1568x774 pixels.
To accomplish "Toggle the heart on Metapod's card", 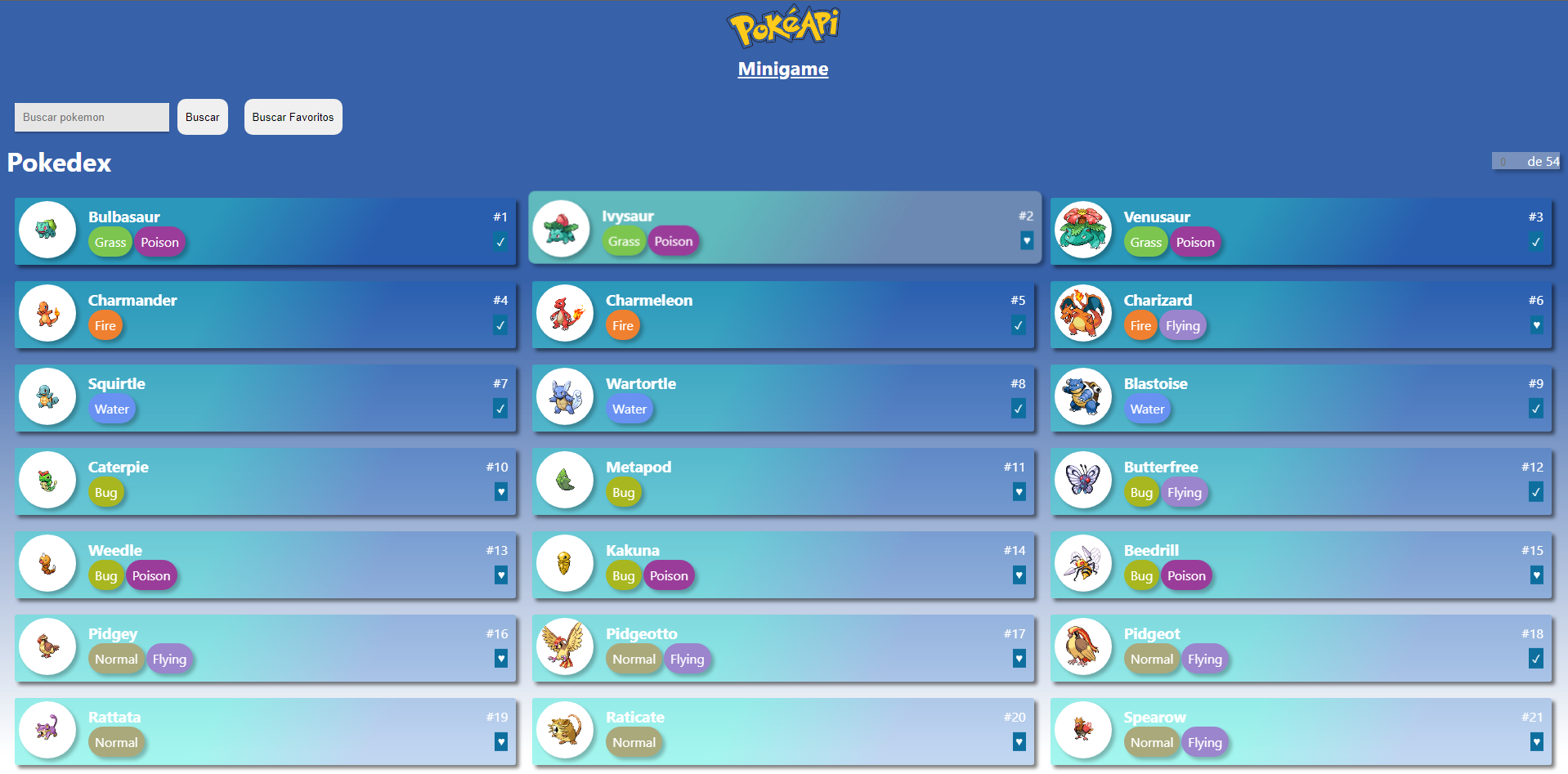I will click(1019, 492).
